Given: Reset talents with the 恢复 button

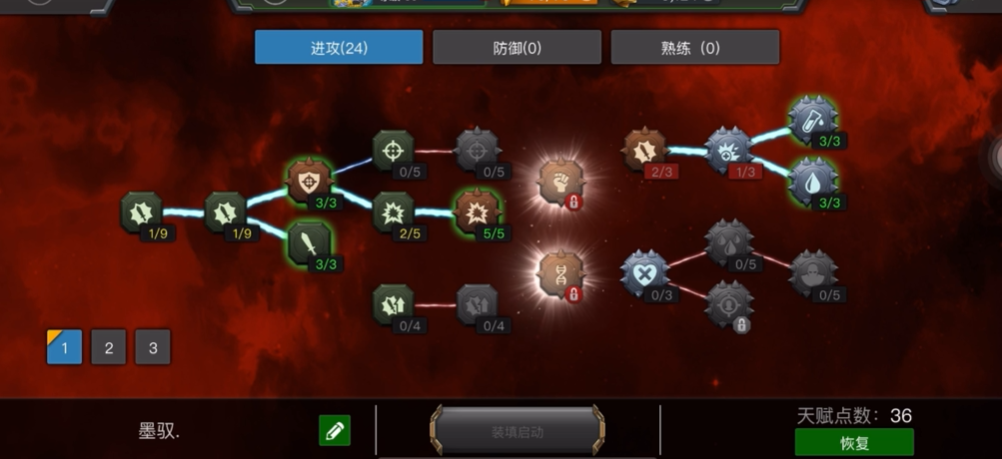Looking at the screenshot, I should pos(854,442).
